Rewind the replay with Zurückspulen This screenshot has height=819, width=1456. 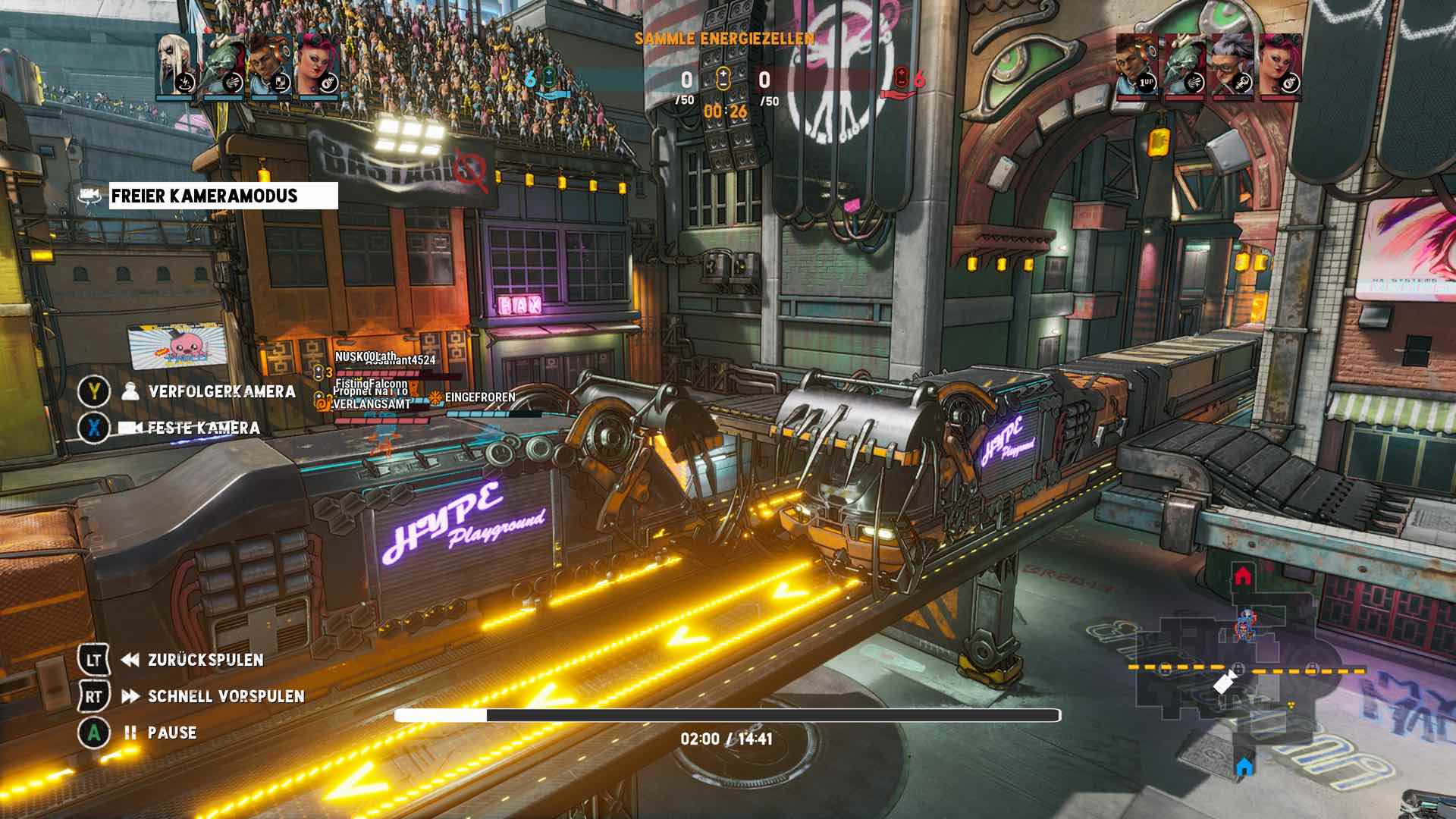pyautogui.click(x=206, y=660)
